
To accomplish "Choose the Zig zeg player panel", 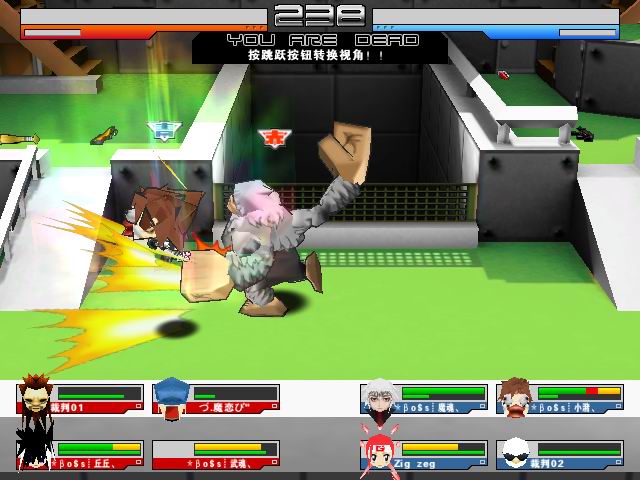I will coord(424,454).
